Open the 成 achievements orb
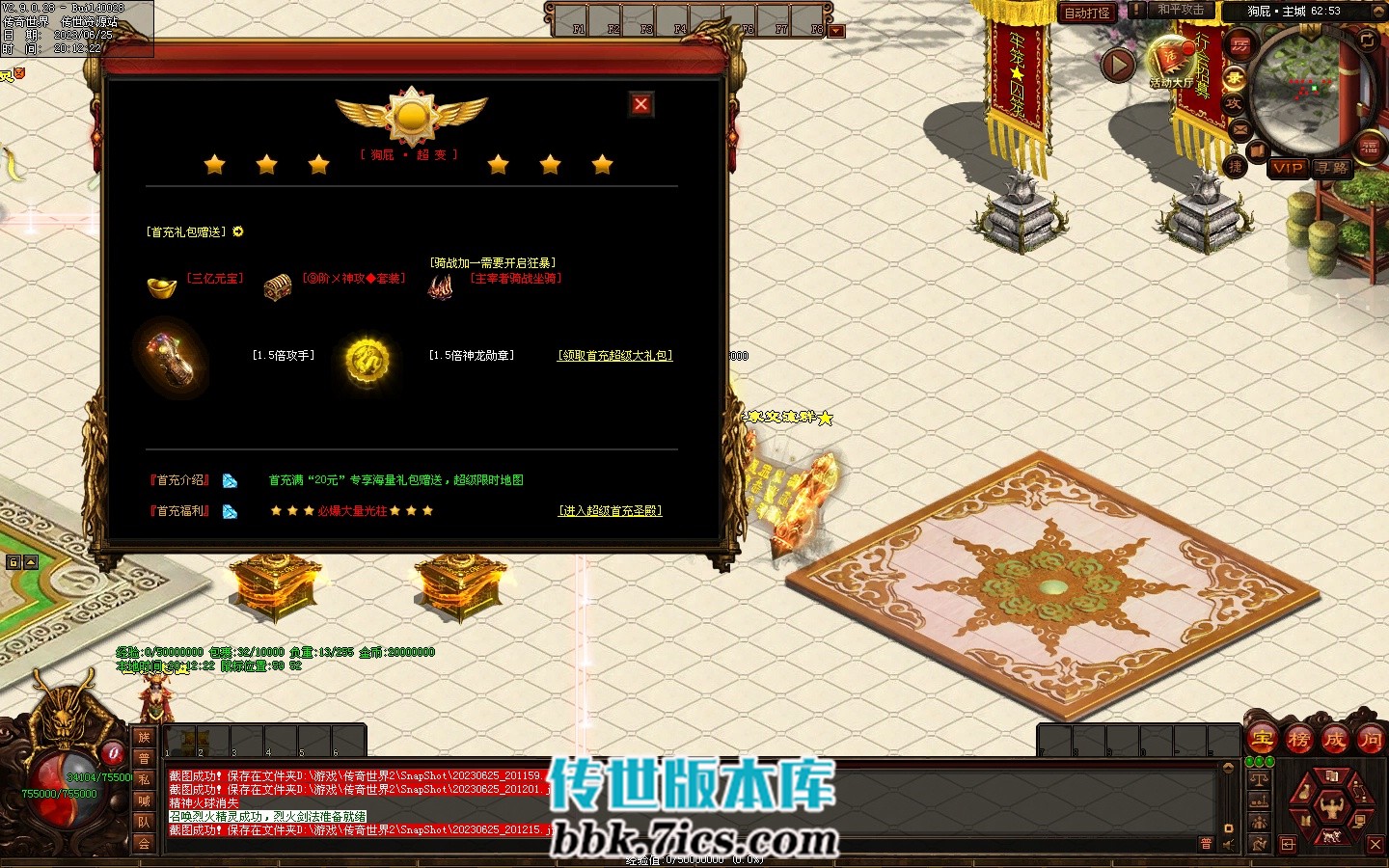1389x868 pixels. [x=1334, y=740]
